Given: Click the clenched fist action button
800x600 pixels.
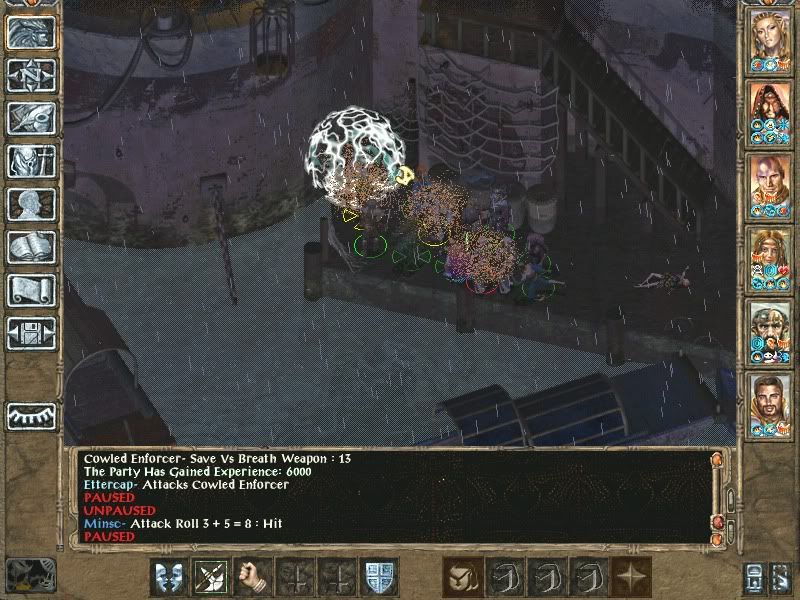Looking at the screenshot, I should (253, 577).
